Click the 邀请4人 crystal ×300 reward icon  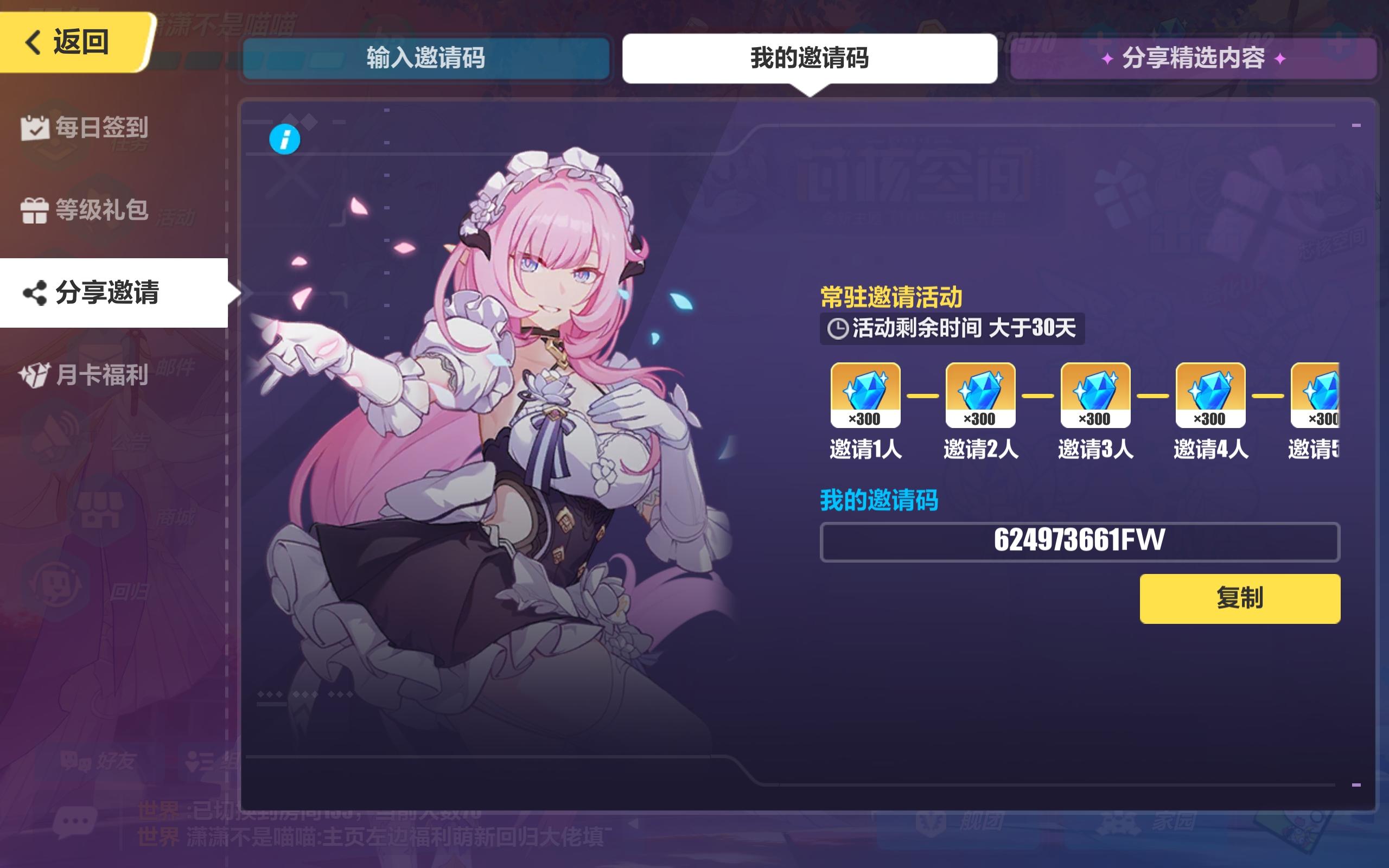tap(1211, 395)
